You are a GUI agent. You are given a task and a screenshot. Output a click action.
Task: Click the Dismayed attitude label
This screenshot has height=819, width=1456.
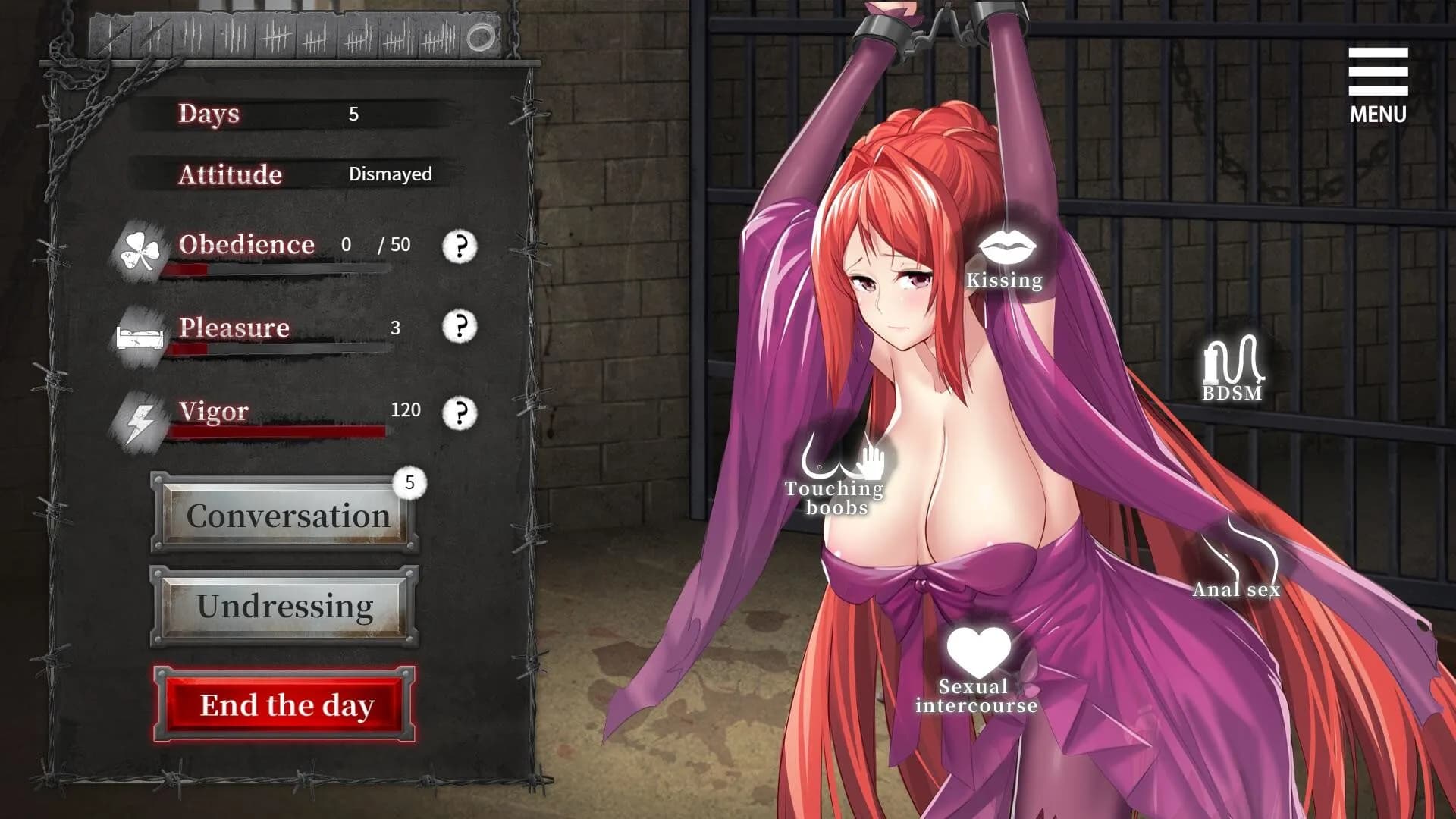tap(389, 175)
